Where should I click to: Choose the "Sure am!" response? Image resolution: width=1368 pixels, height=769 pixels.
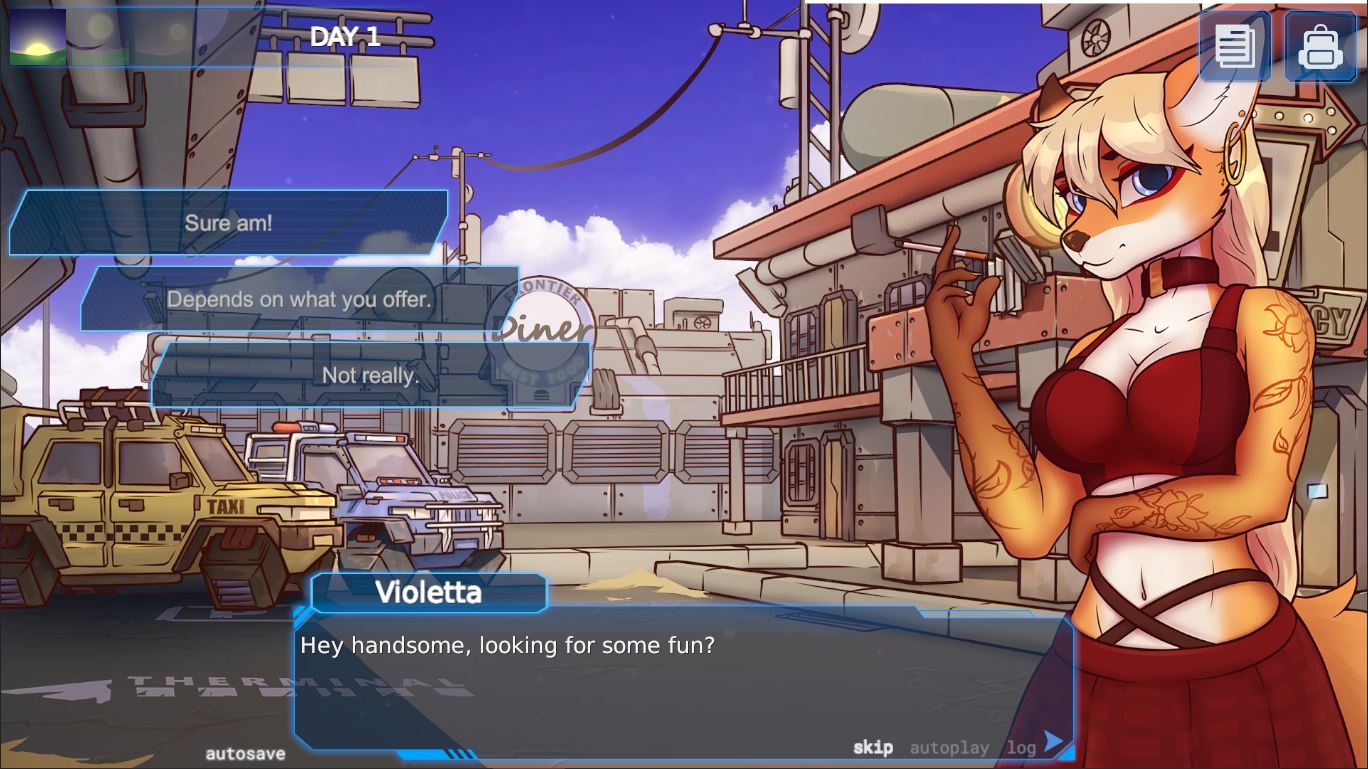tap(227, 222)
